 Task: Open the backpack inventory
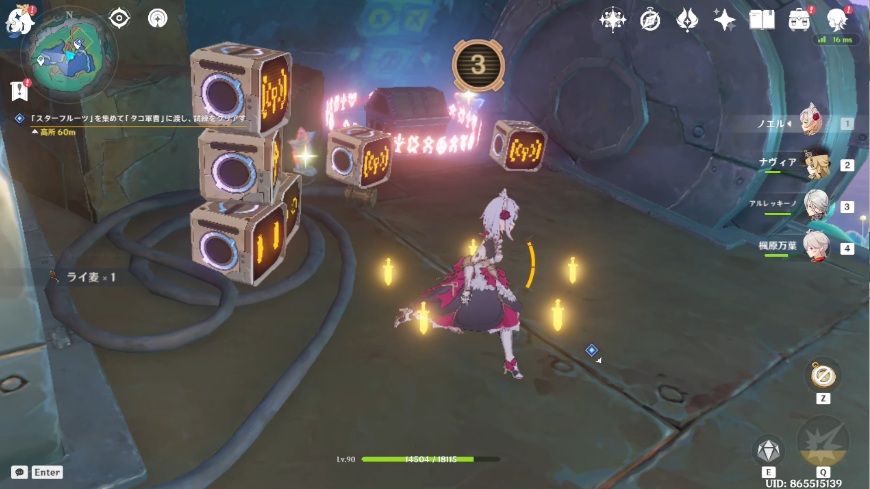(800, 19)
